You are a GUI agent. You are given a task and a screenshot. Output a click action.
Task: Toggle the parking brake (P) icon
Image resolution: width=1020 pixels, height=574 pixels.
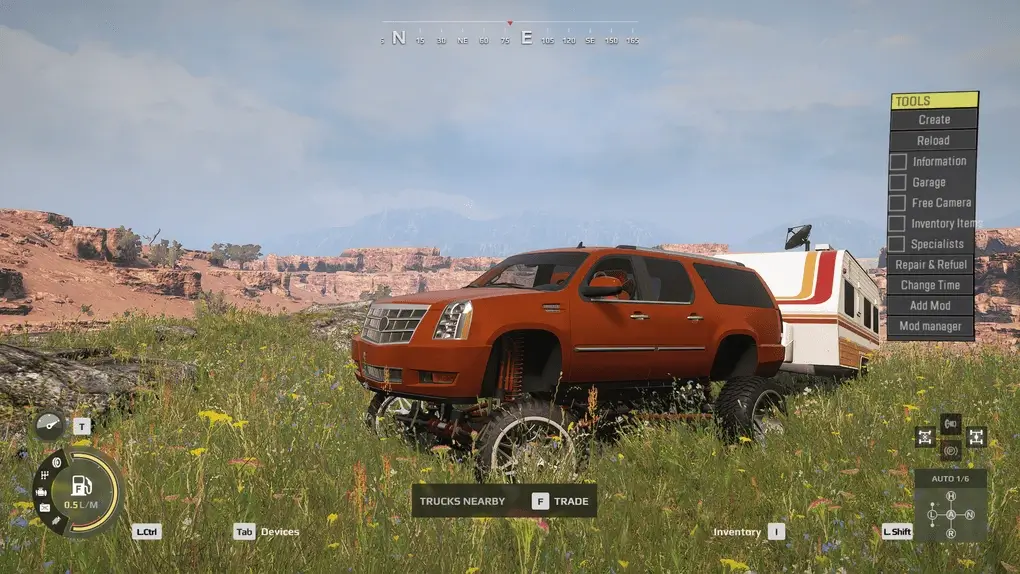[950, 451]
